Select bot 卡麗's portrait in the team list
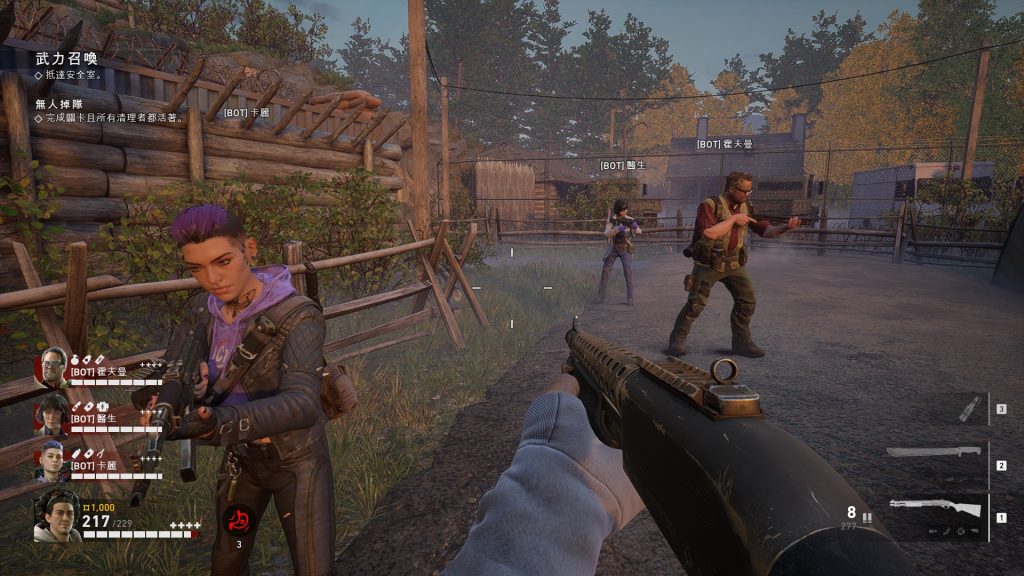 [52, 460]
